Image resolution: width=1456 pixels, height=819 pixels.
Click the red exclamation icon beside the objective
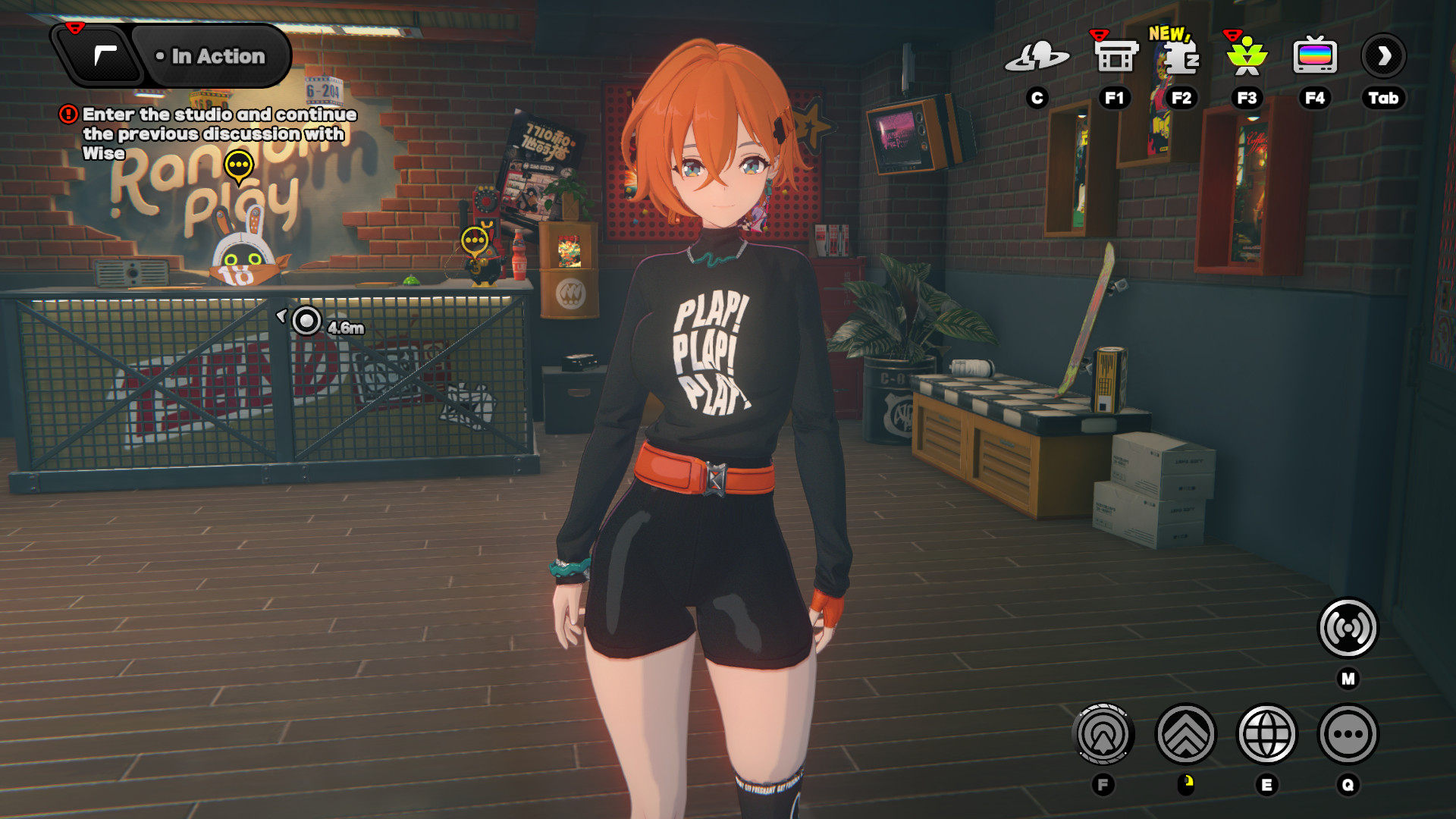pyautogui.click(x=67, y=114)
